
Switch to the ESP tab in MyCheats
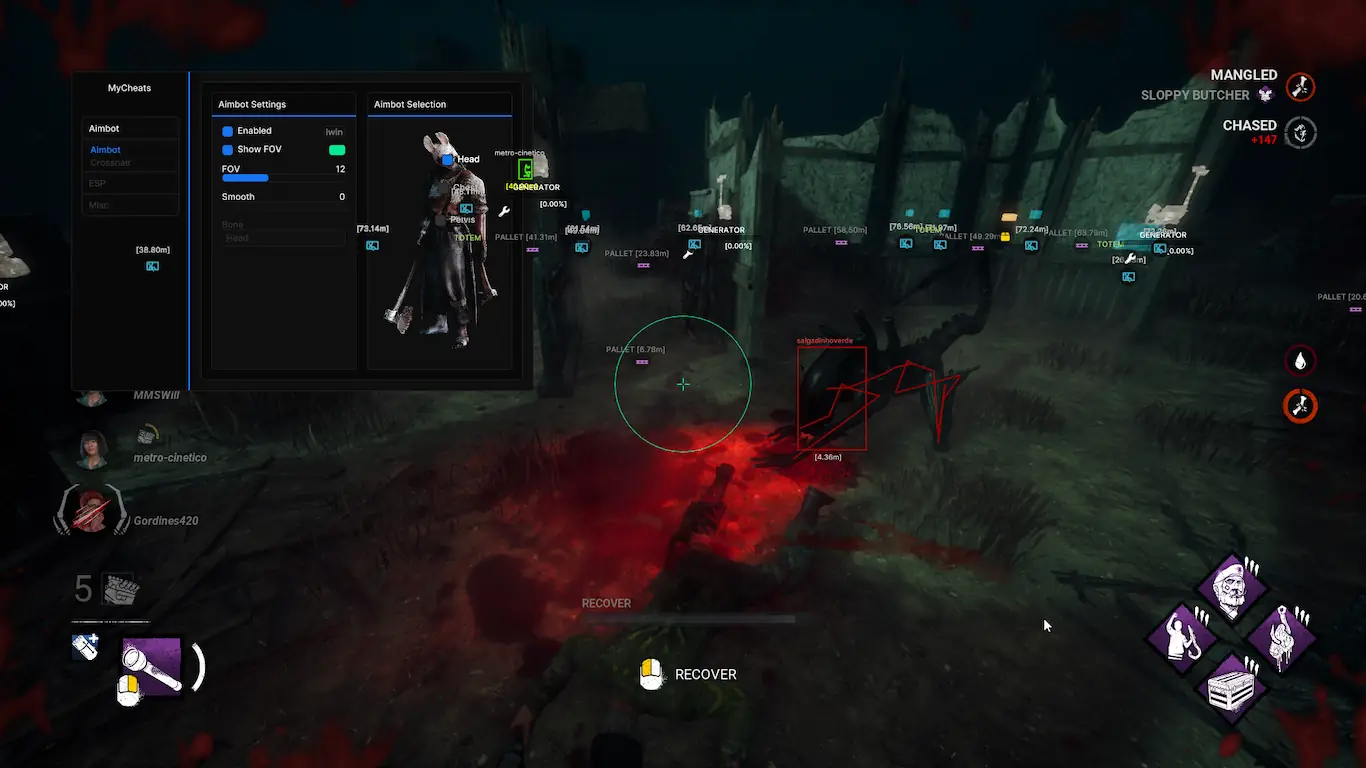tap(97, 184)
